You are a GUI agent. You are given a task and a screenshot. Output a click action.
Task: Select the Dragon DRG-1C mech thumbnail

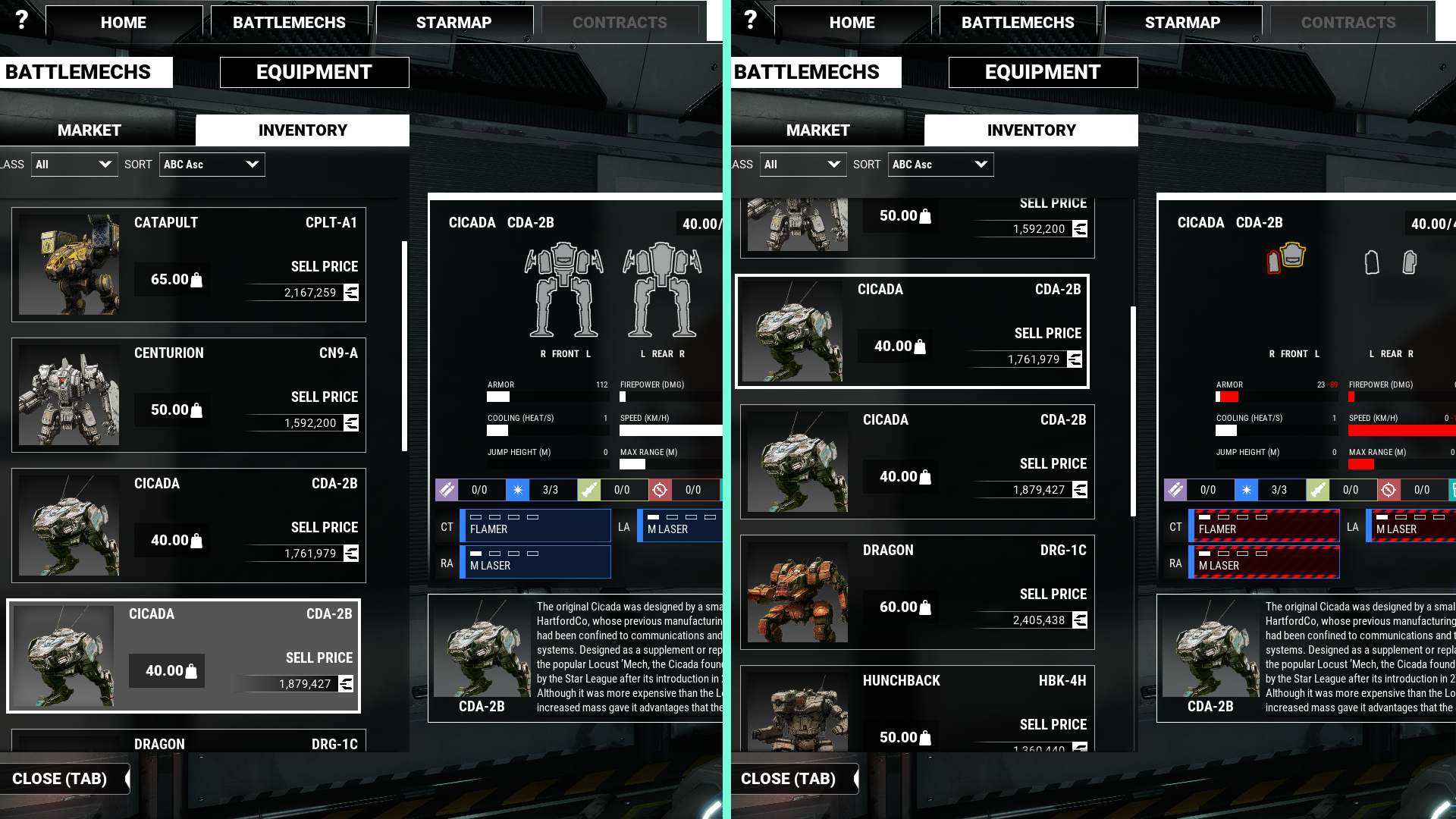coord(798,592)
